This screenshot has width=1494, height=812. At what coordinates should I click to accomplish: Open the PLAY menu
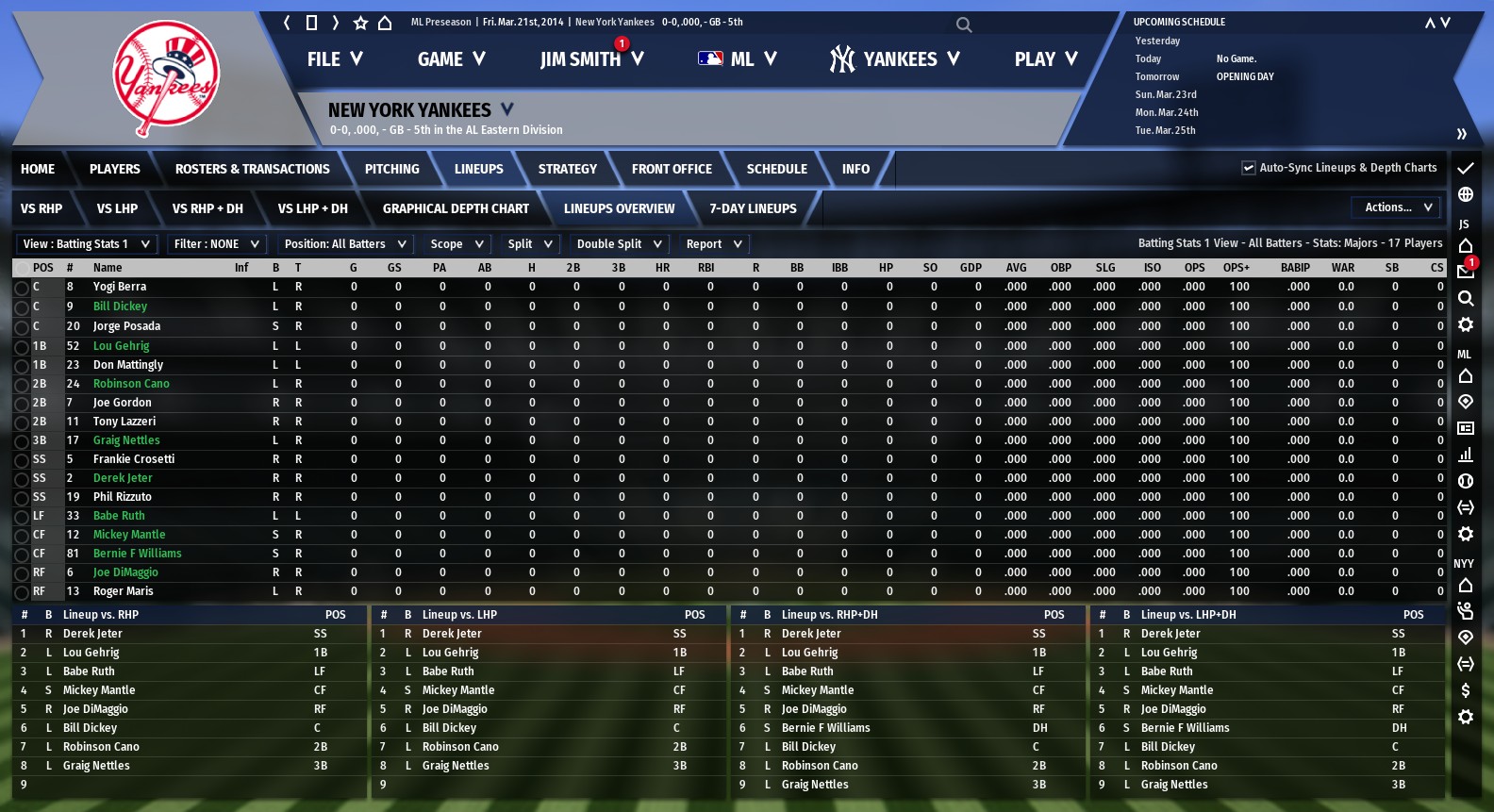1045,59
